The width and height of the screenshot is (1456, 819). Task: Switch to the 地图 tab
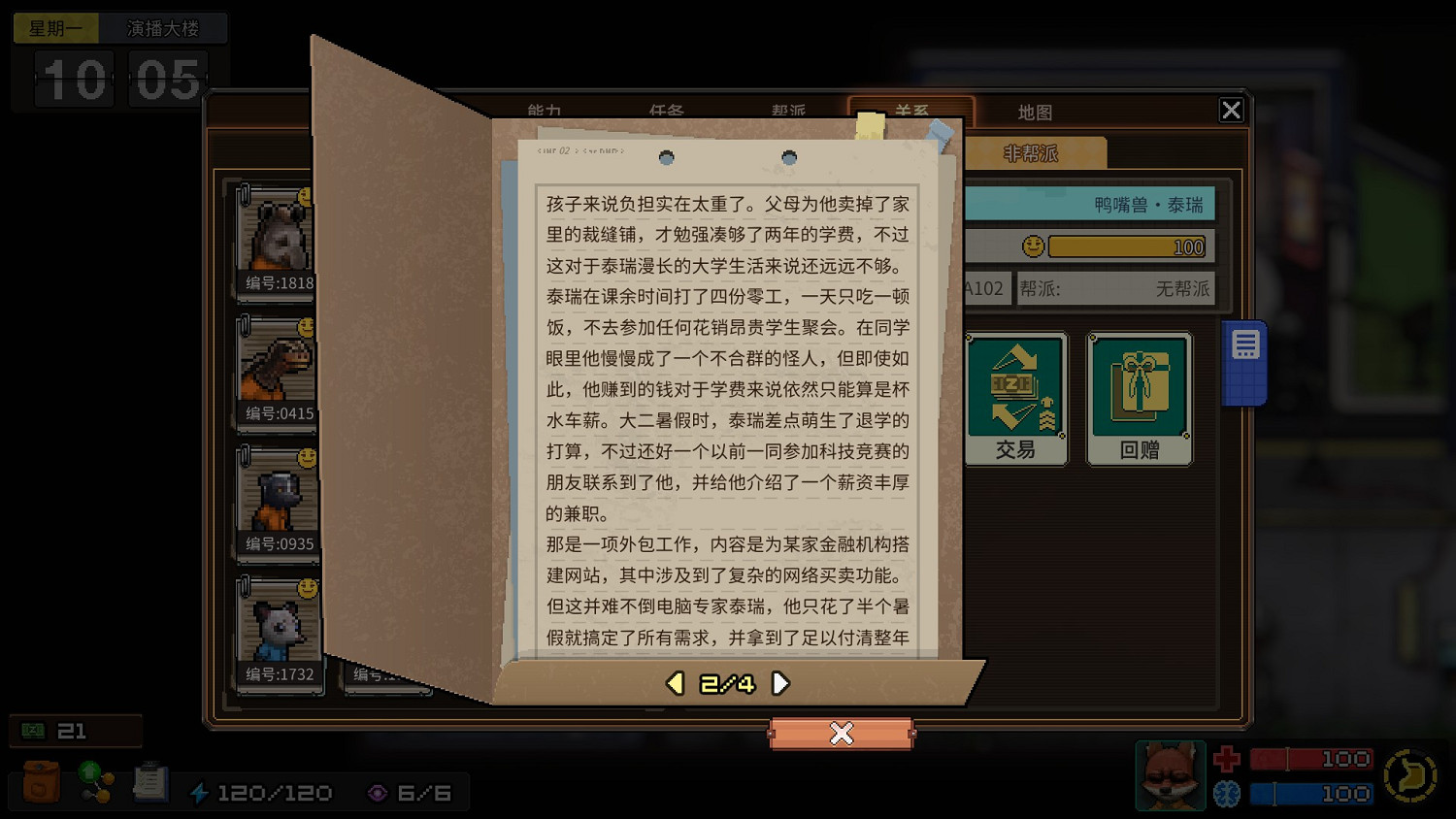pos(1035,112)
